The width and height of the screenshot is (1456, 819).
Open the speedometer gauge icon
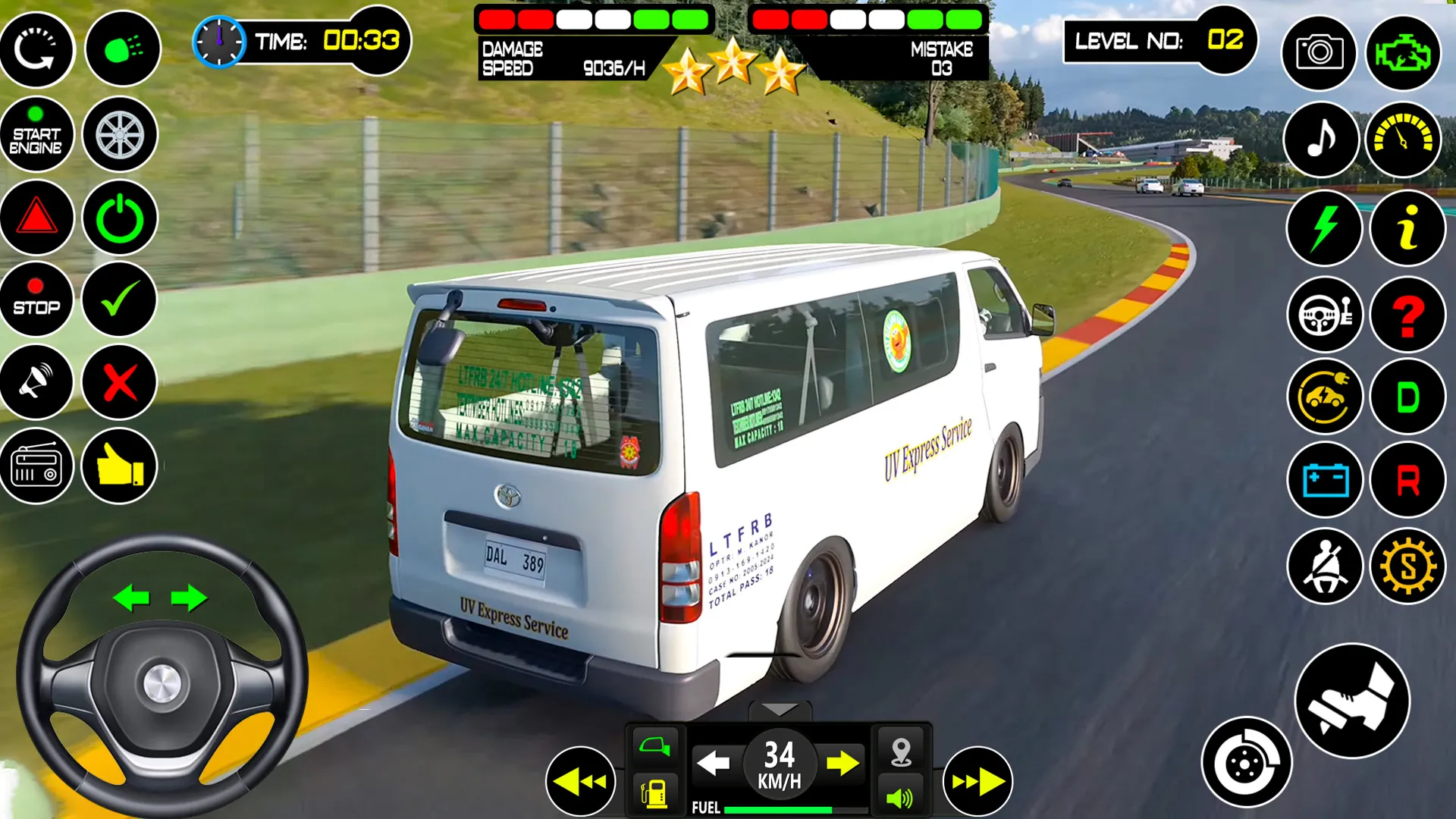pyautogui.click(x=1404, y=139)
